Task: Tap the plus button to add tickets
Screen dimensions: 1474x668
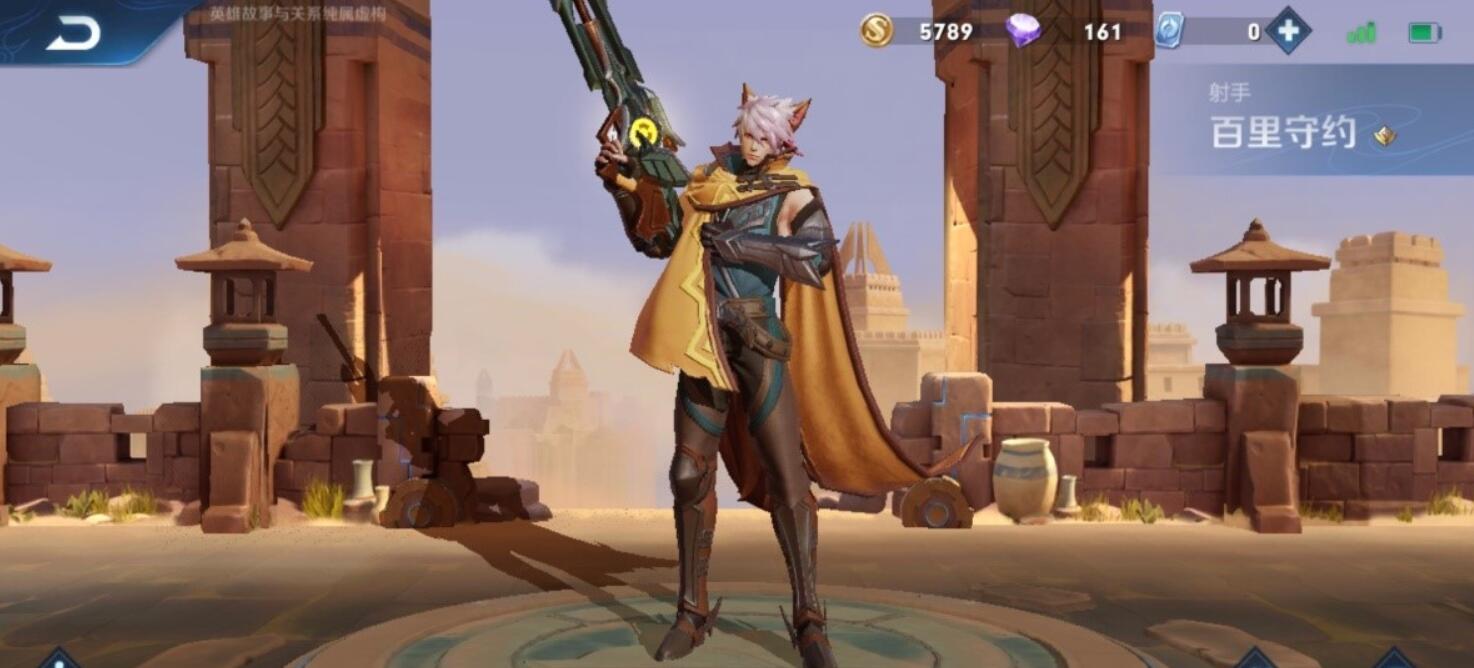Action: pyautogui.click(x=1288, y=31)
